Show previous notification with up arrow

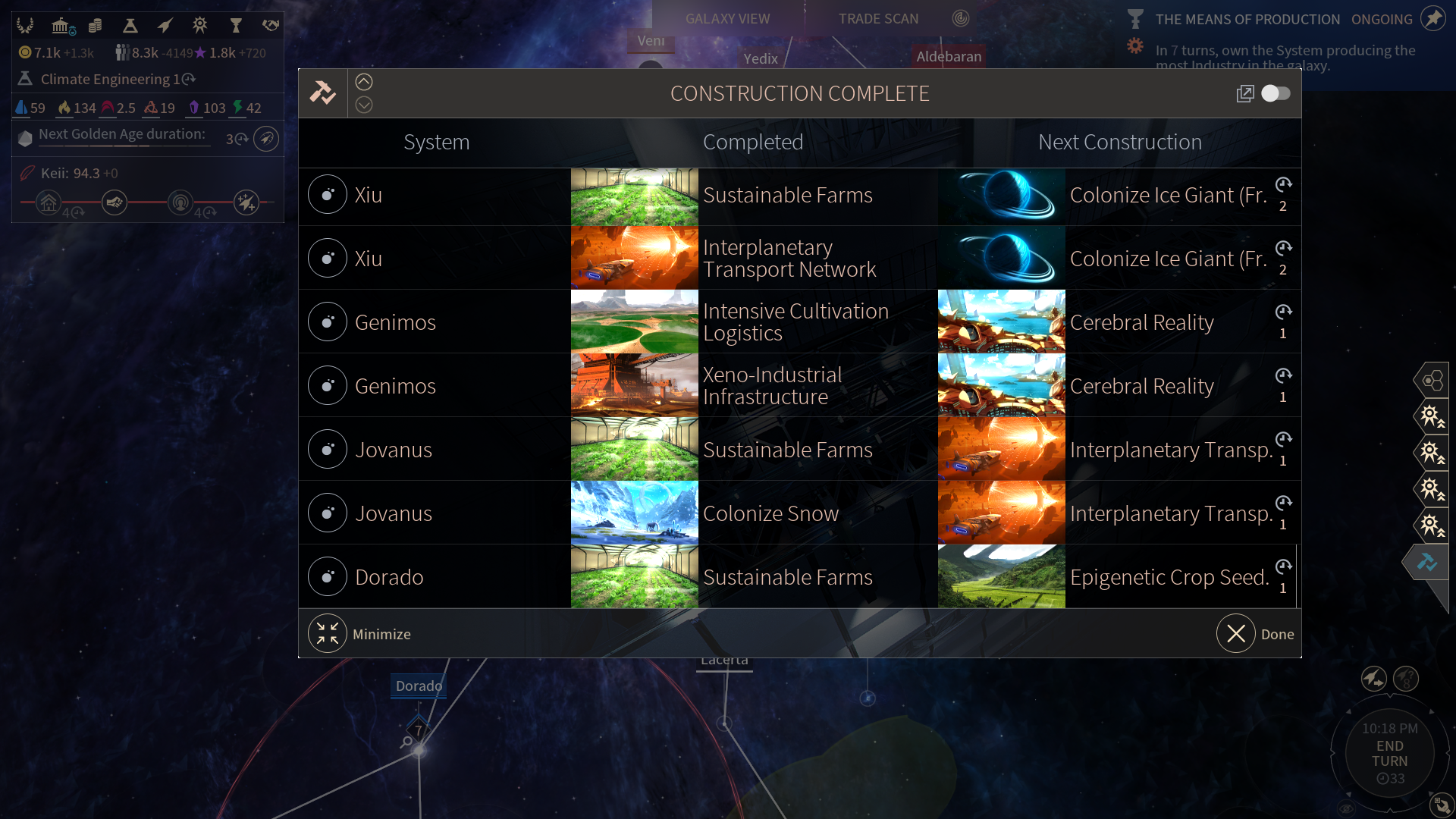(364, 82)
